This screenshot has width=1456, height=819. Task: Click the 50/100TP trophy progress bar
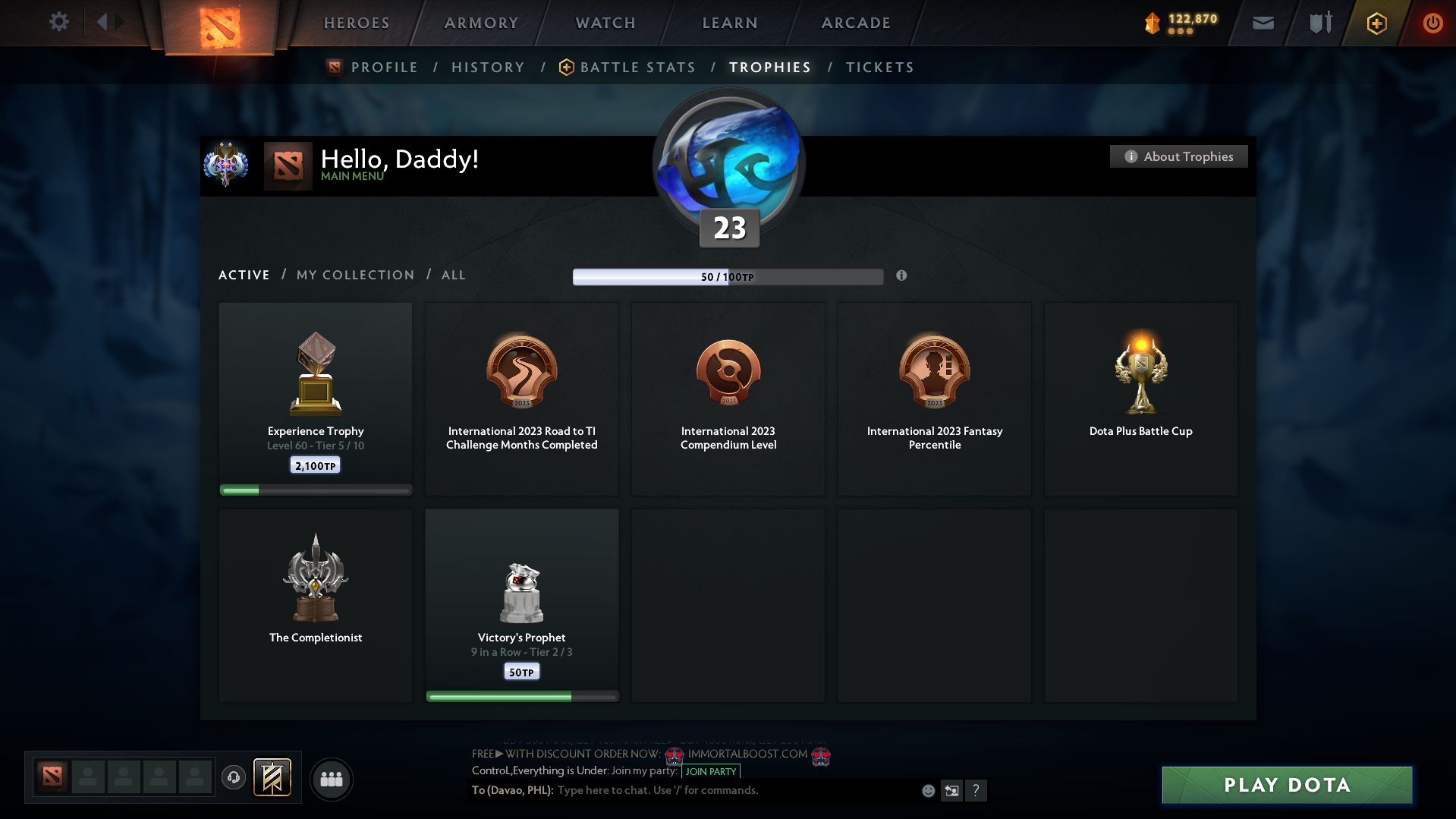(x=728, y=276)
